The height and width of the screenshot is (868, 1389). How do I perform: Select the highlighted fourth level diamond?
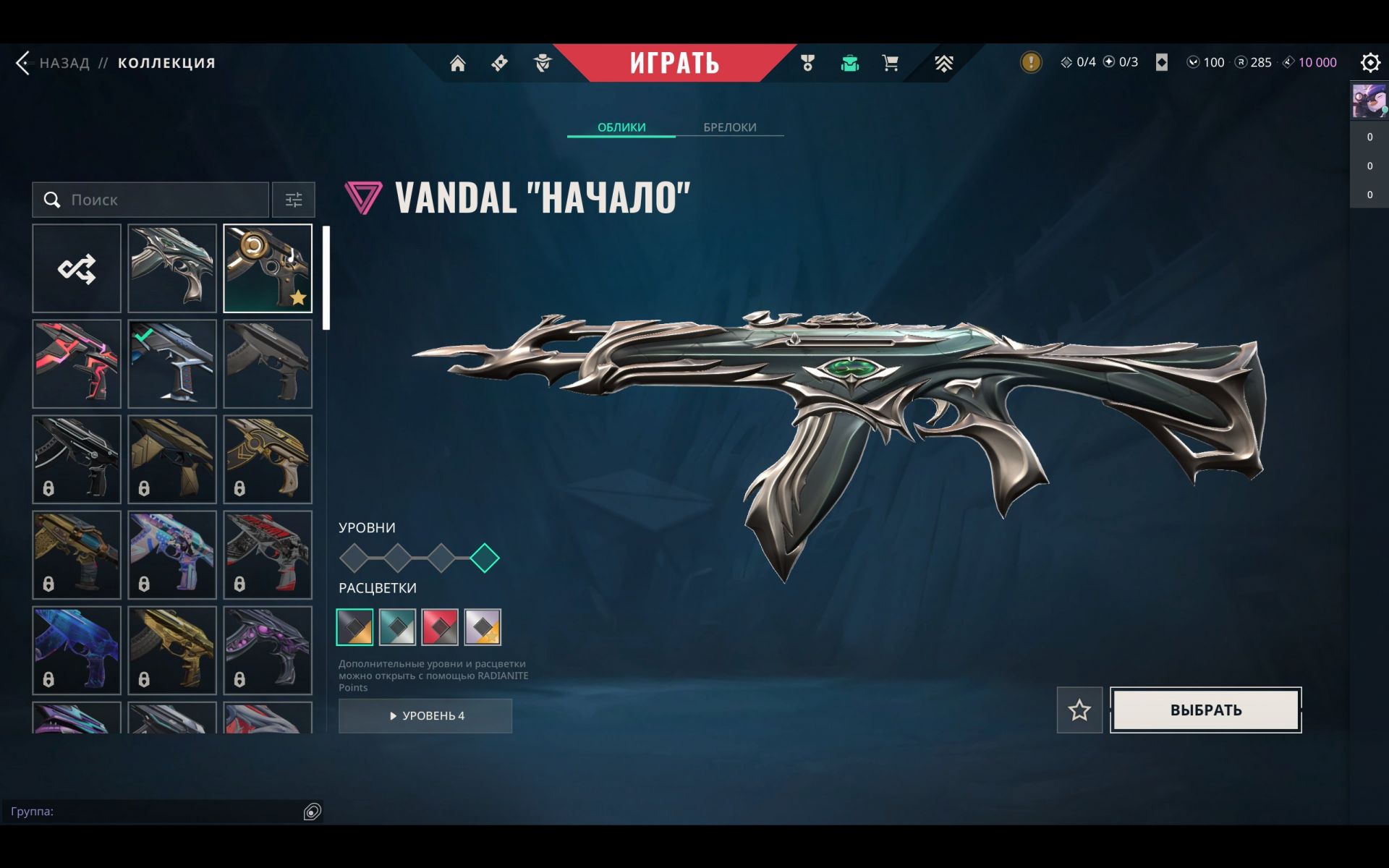(x=485, y=558)
